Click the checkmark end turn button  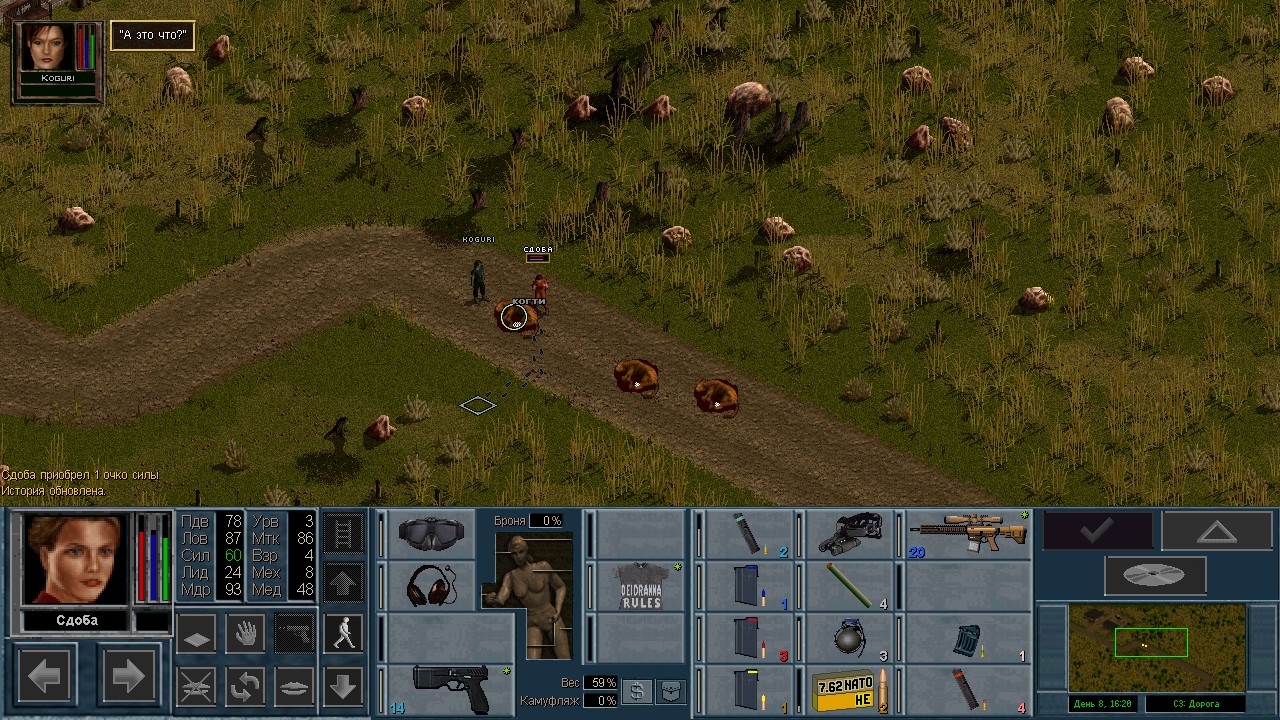[1097, 531]
